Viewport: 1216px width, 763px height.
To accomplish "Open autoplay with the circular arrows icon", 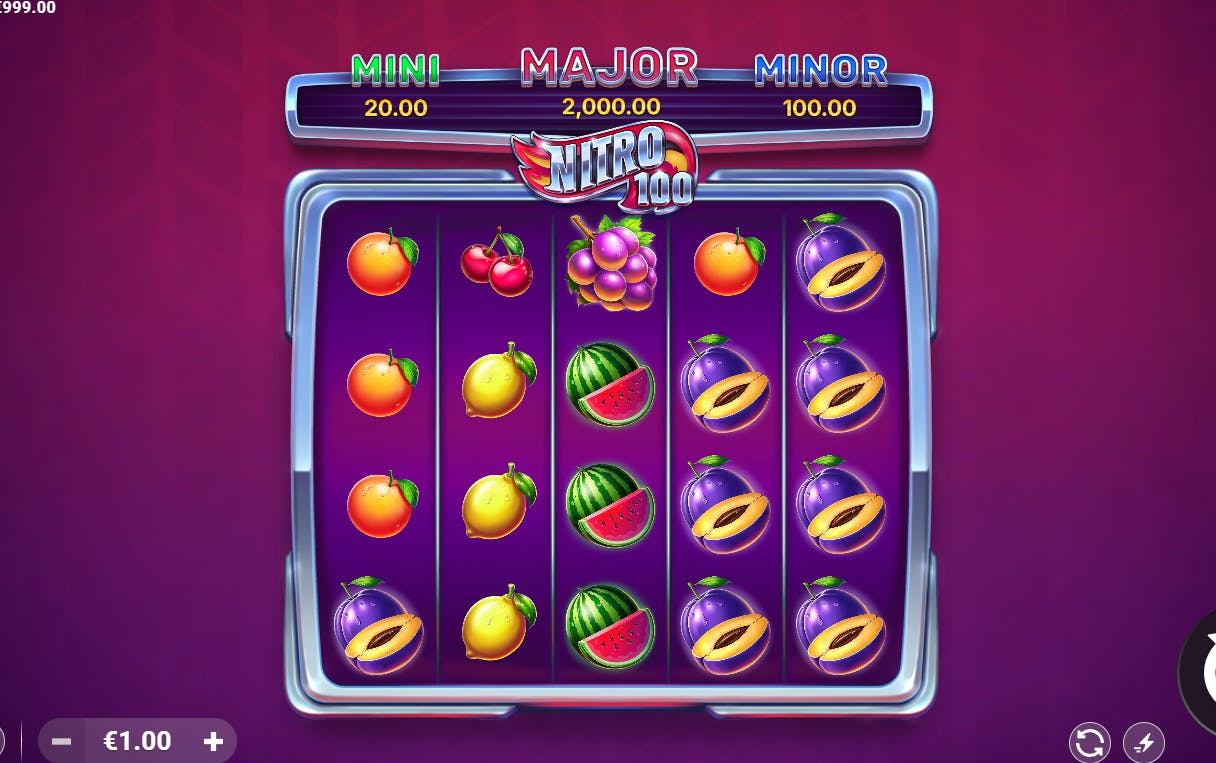I will coord(1089,742).
